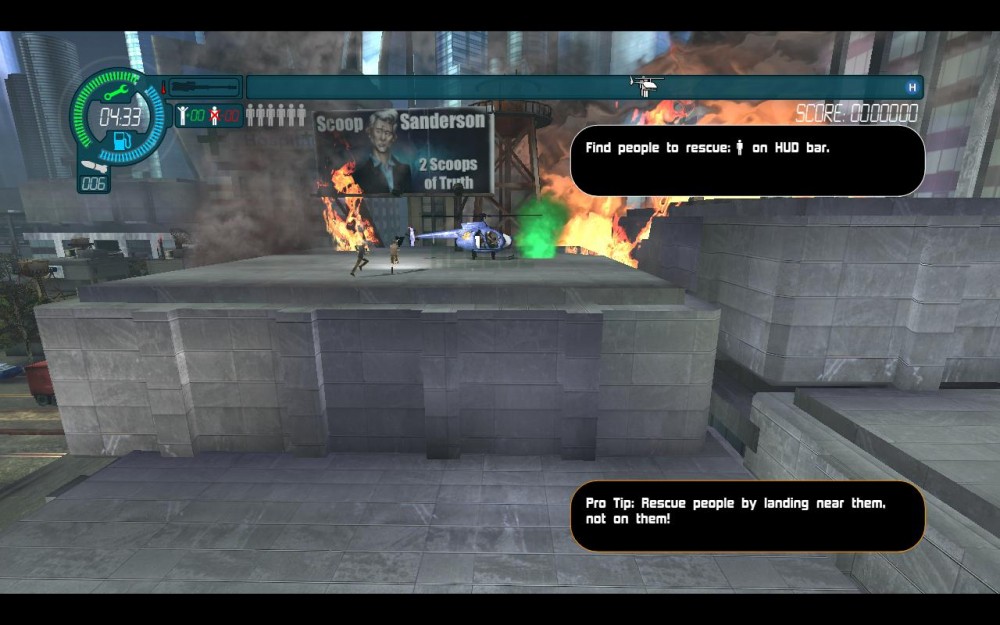Click the helicopter marker on the HUD bar
Image resolution: width=1000 pixels, height=625 pixels.
click(x=646, y=84)
